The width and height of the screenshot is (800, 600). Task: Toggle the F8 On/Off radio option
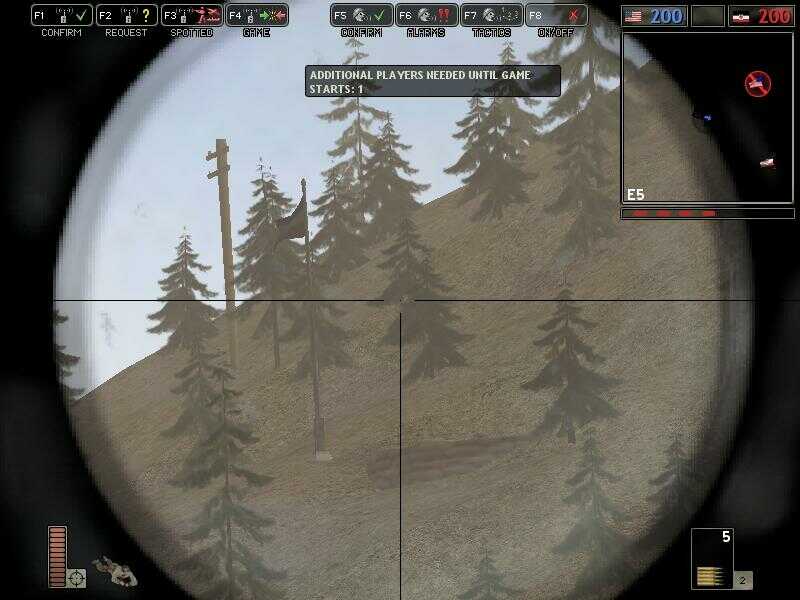556,16
